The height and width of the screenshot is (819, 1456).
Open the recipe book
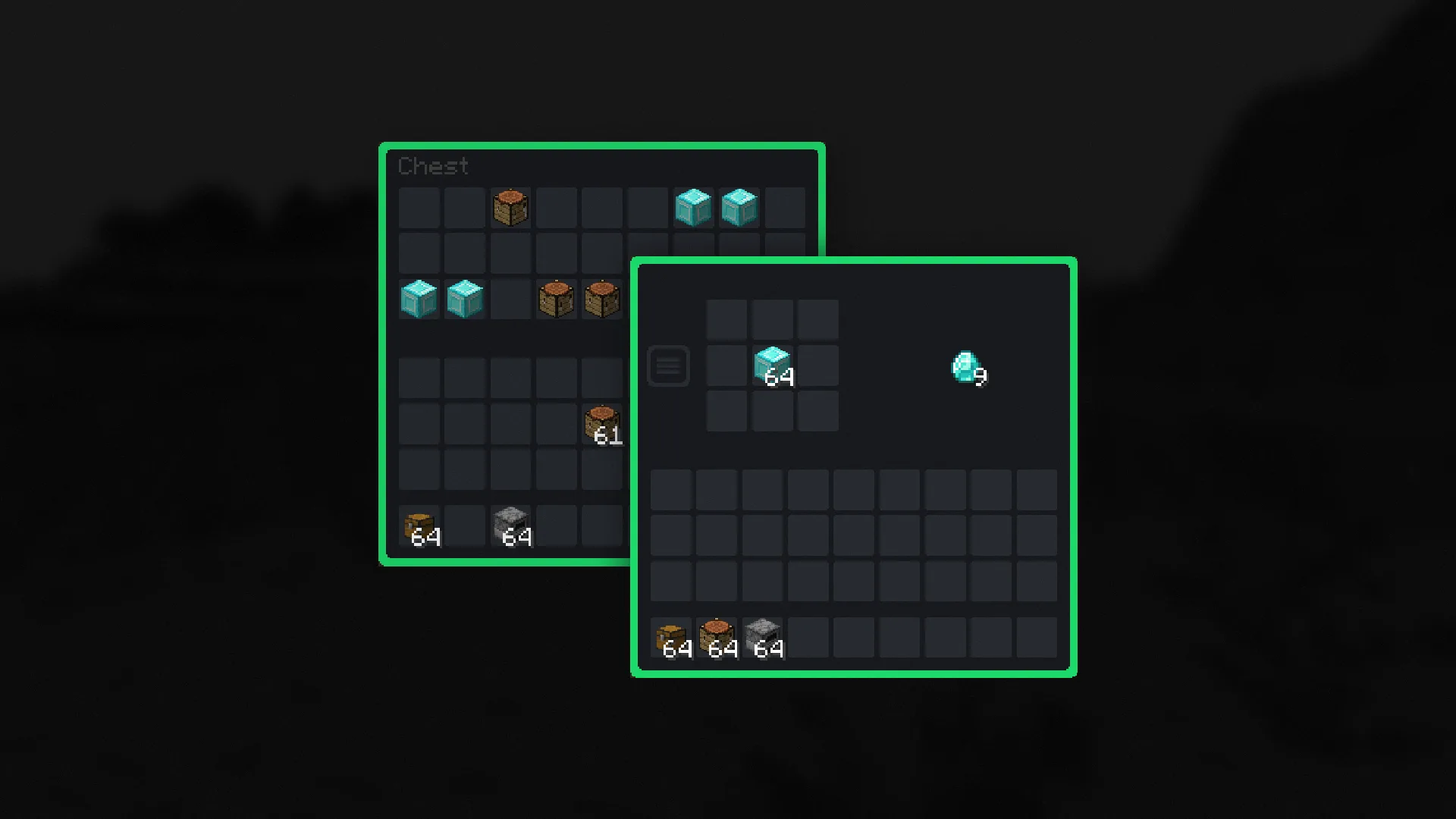(x=668, y=366)
